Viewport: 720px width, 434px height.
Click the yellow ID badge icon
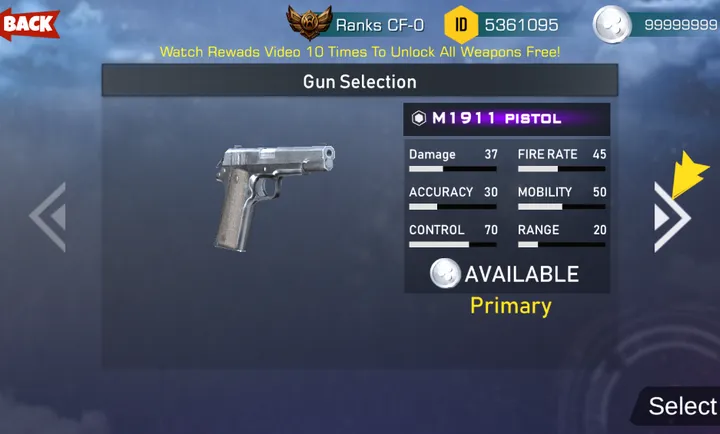coord(460,23)
